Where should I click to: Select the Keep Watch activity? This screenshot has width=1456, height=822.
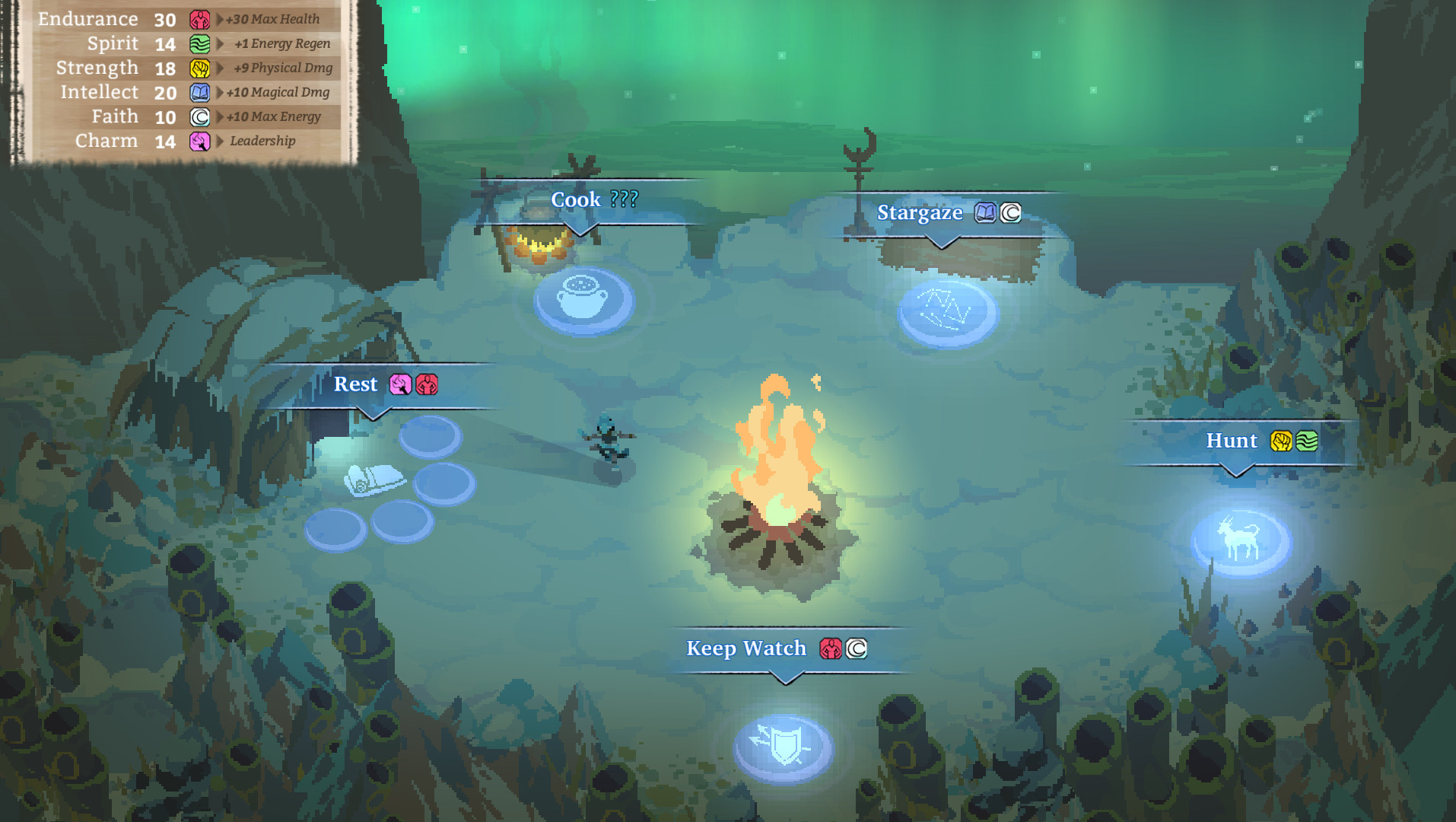point(745,648)
